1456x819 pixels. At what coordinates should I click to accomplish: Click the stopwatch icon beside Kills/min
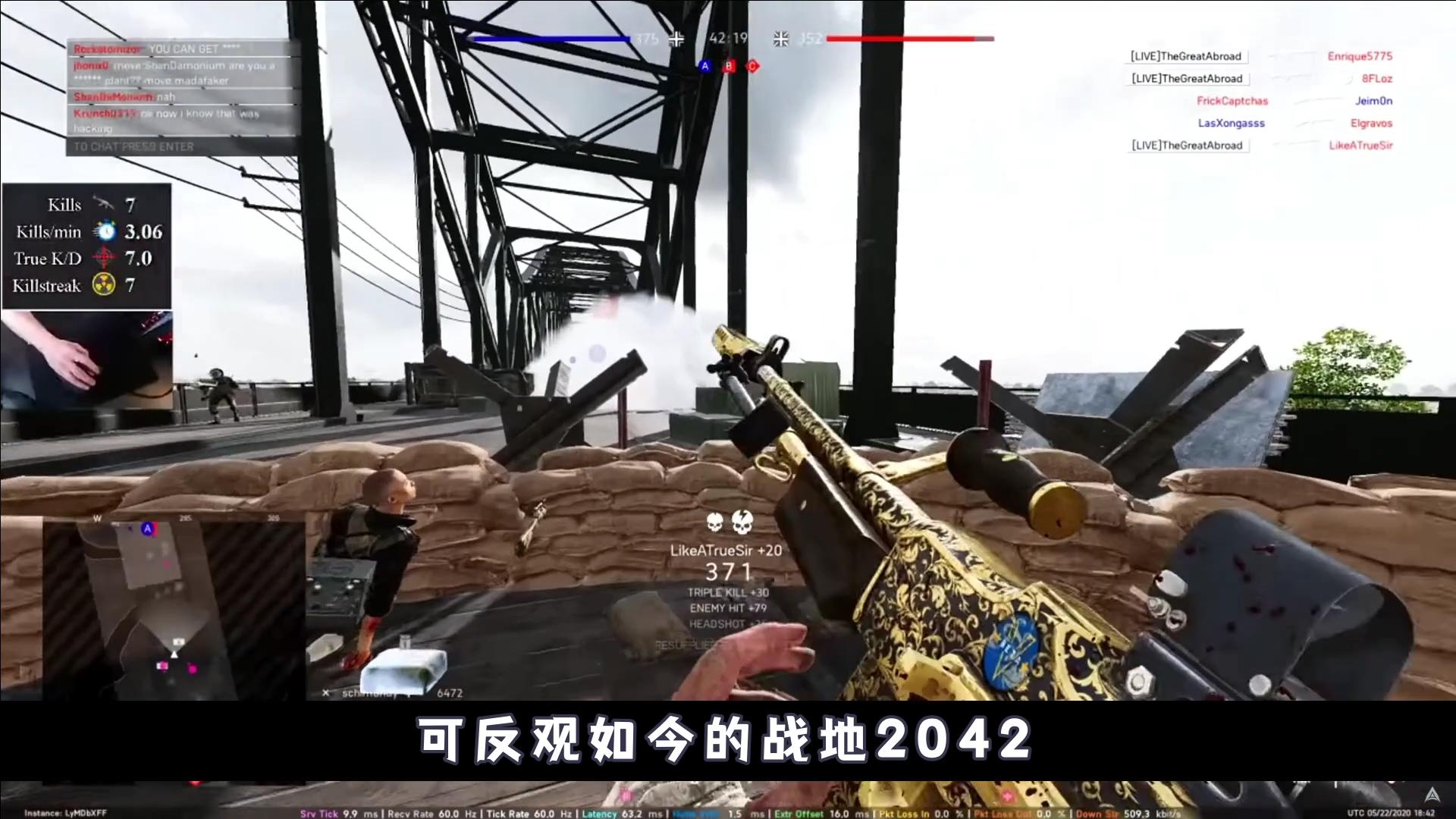coord(105,231)
